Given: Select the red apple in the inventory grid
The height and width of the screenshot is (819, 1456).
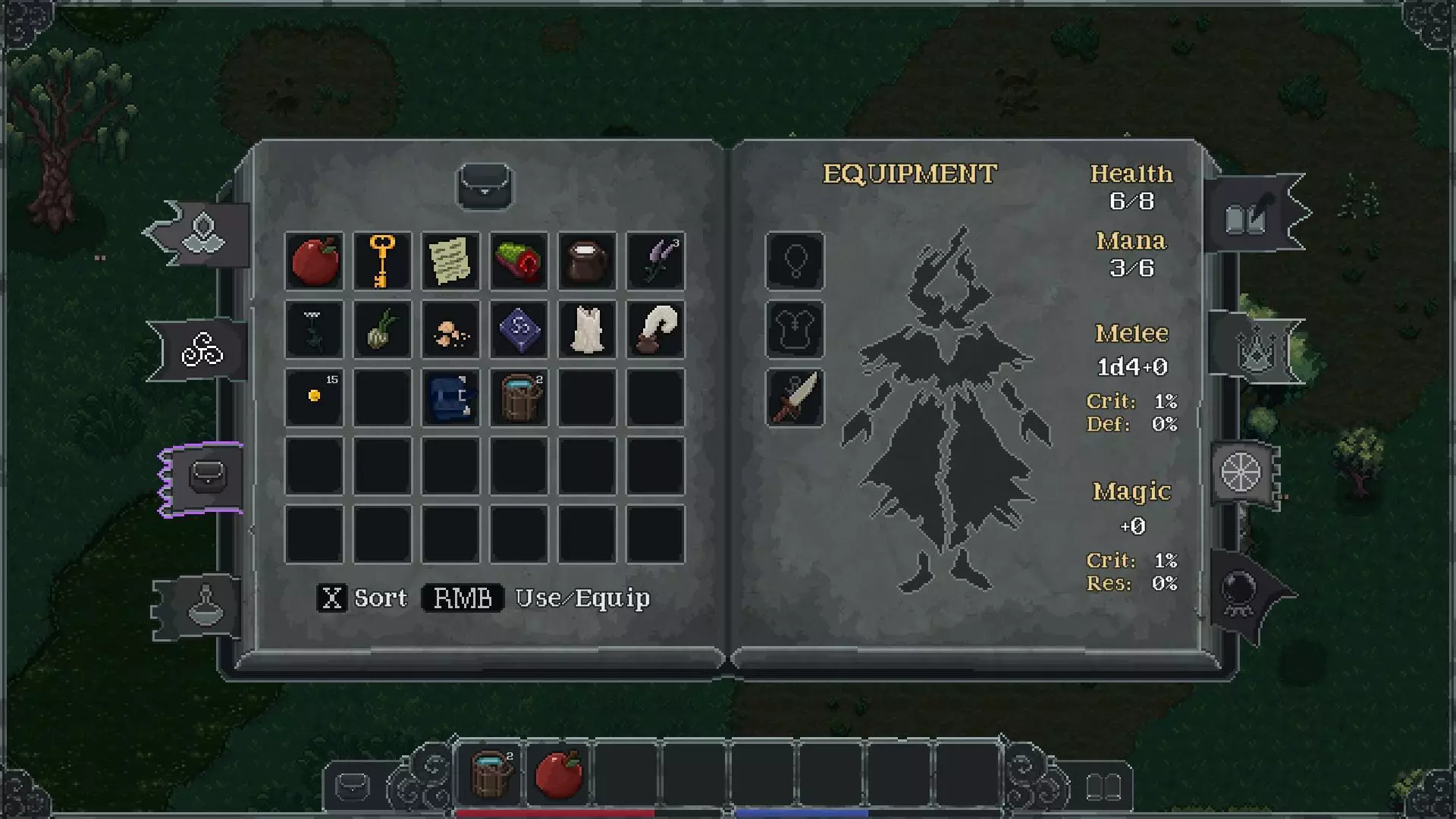Looking at the screenshot, I should point(314,261).
